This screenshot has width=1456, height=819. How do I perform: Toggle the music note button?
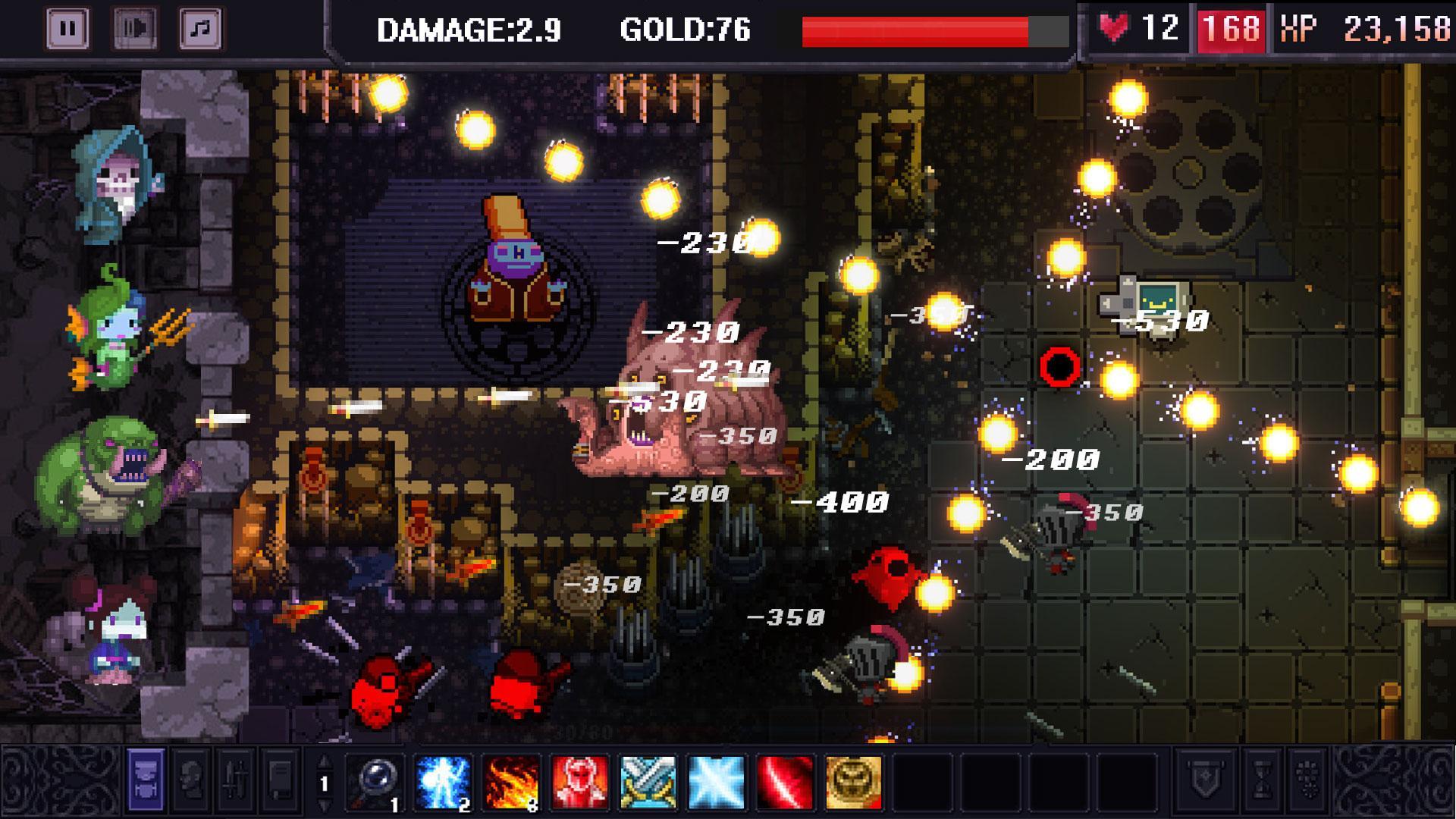click(200, 27)
